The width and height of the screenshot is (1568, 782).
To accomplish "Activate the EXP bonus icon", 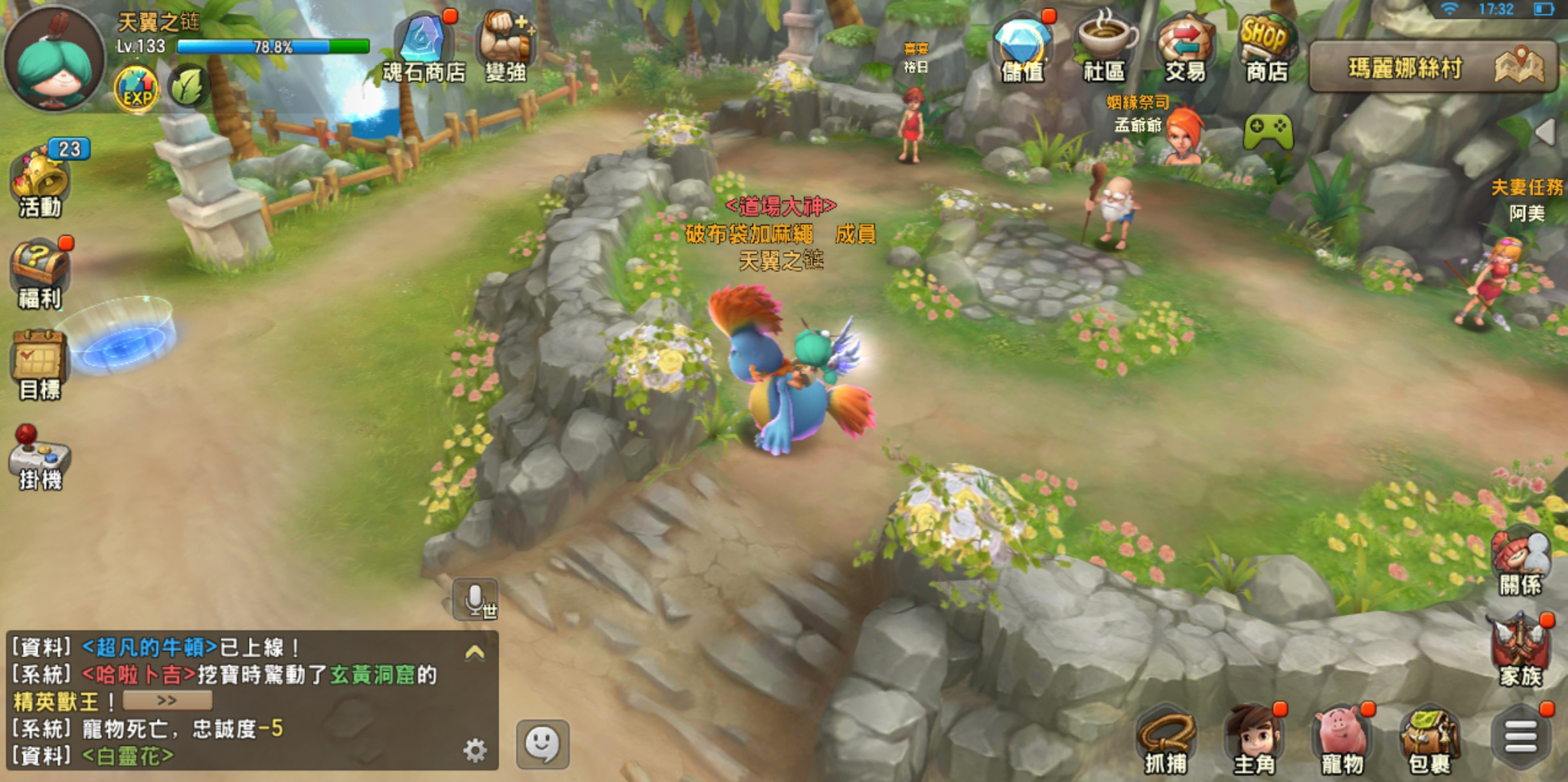I will 136,89.
